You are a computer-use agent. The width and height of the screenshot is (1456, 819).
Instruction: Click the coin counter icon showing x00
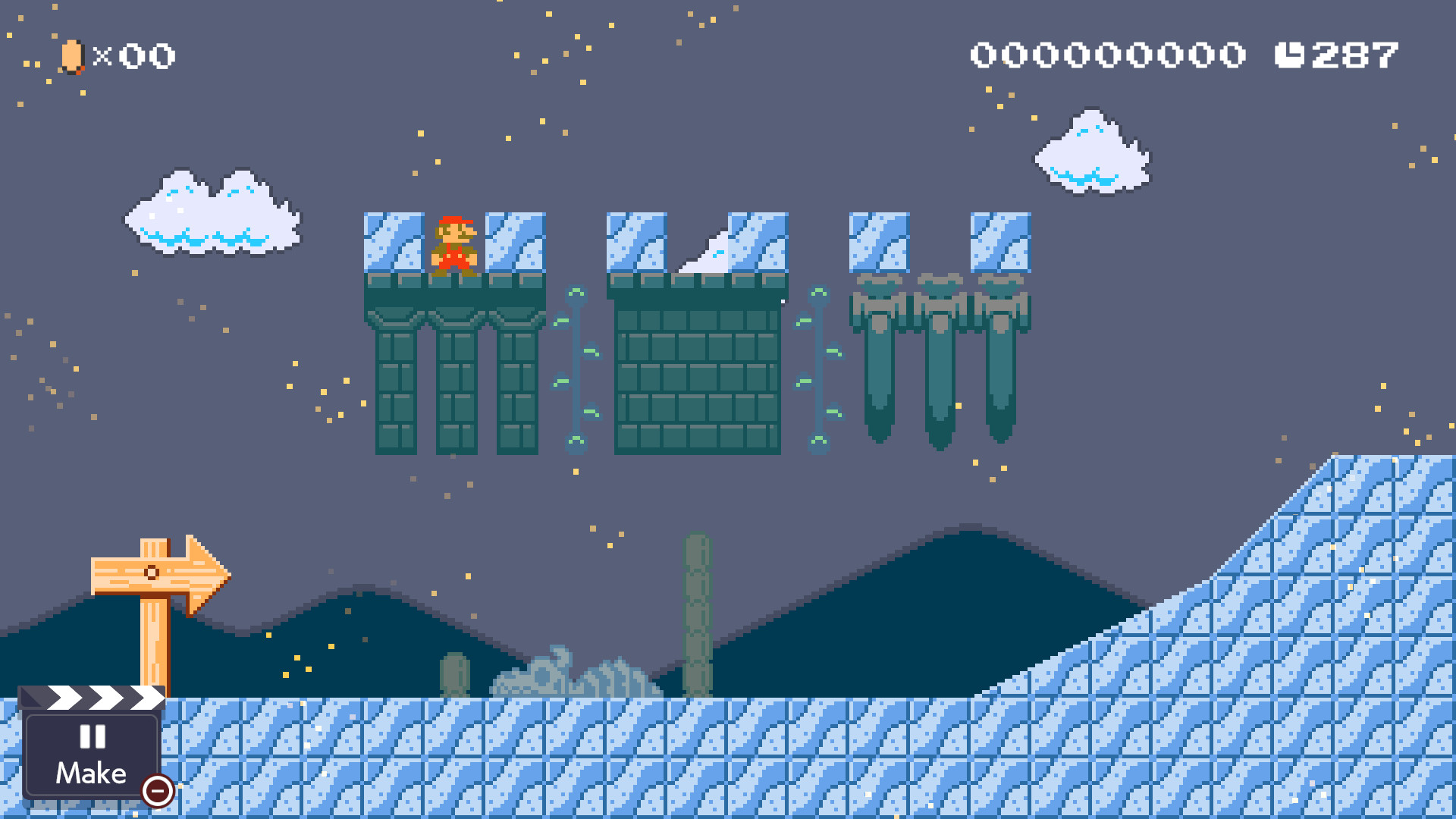[72, 55]
